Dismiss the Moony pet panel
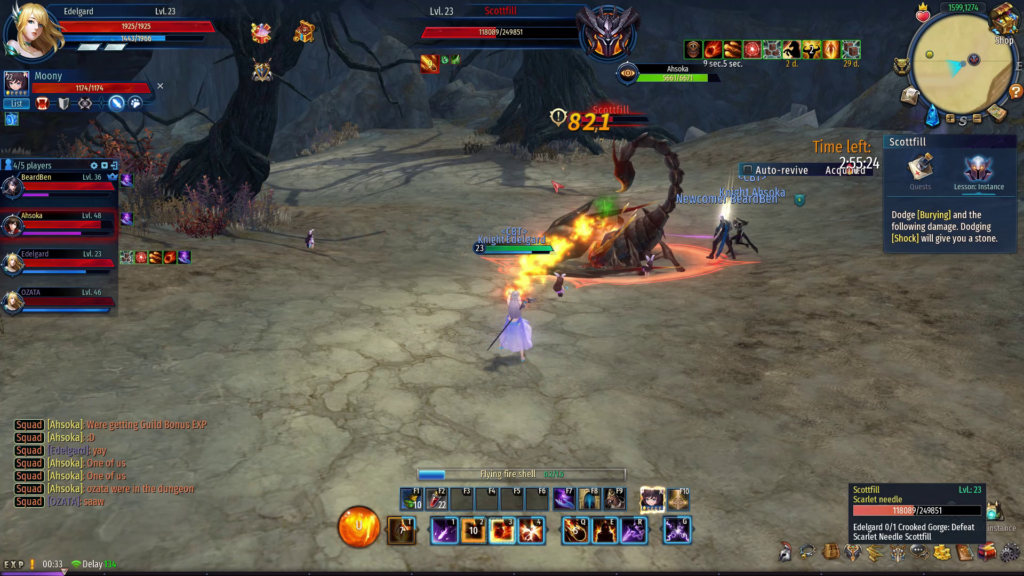 160,86
